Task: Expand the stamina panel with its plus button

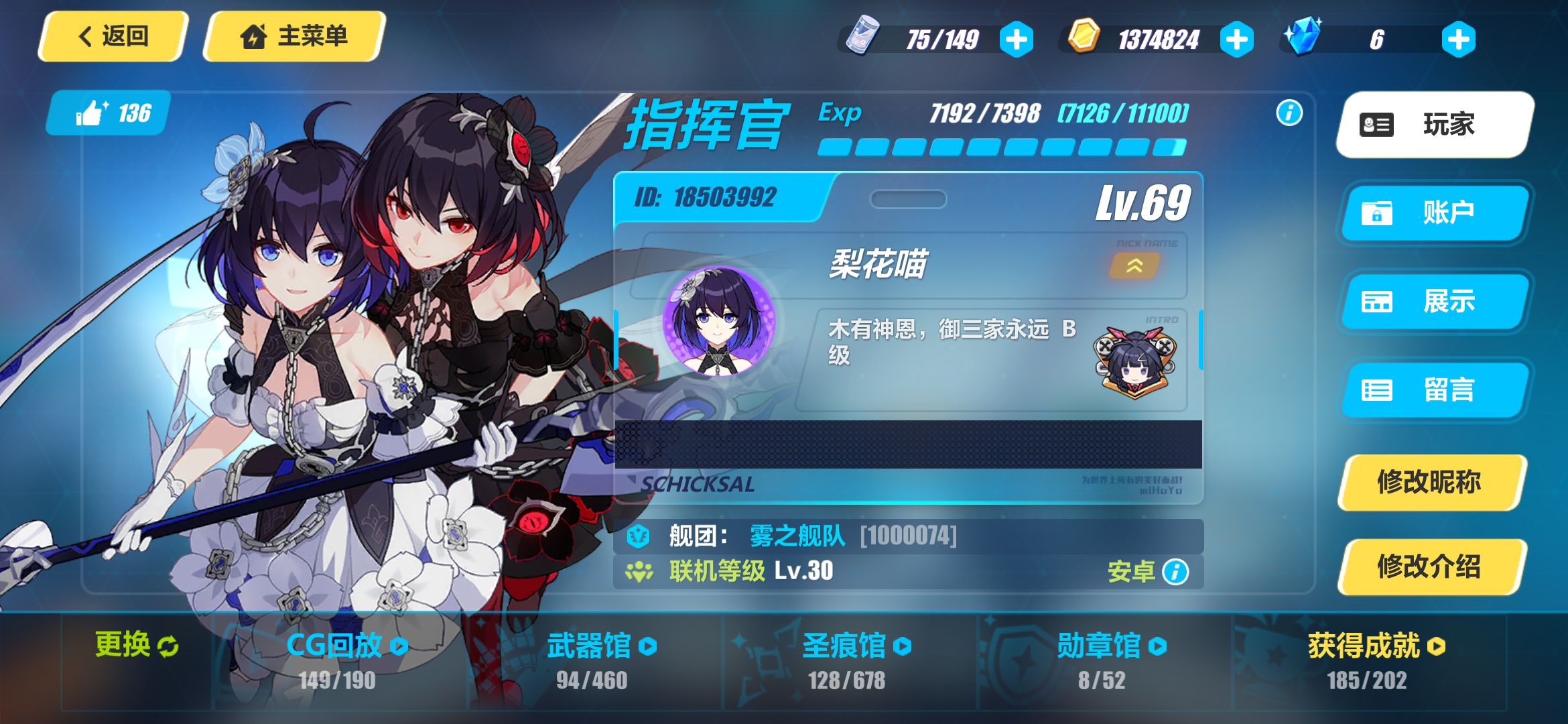Action: coord(1018,38)
